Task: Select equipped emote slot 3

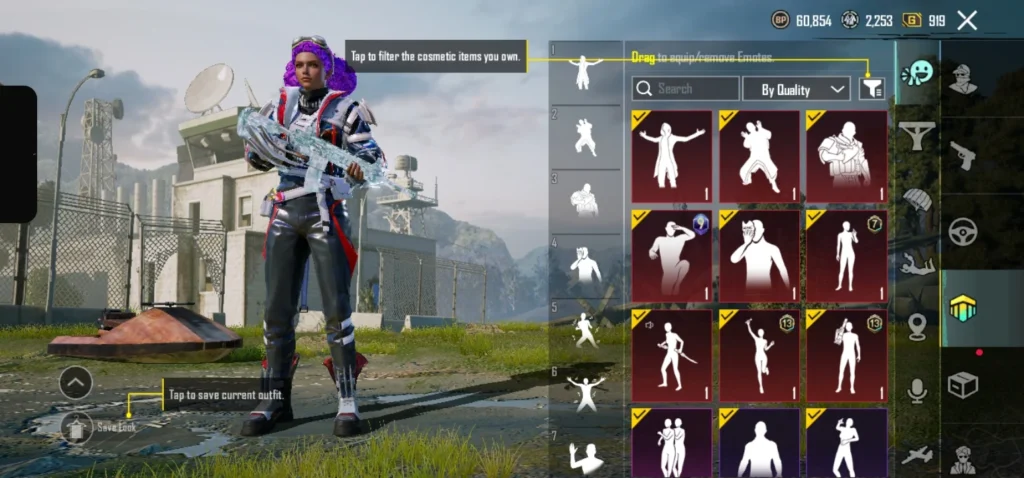Action: (x=585, y=200)
